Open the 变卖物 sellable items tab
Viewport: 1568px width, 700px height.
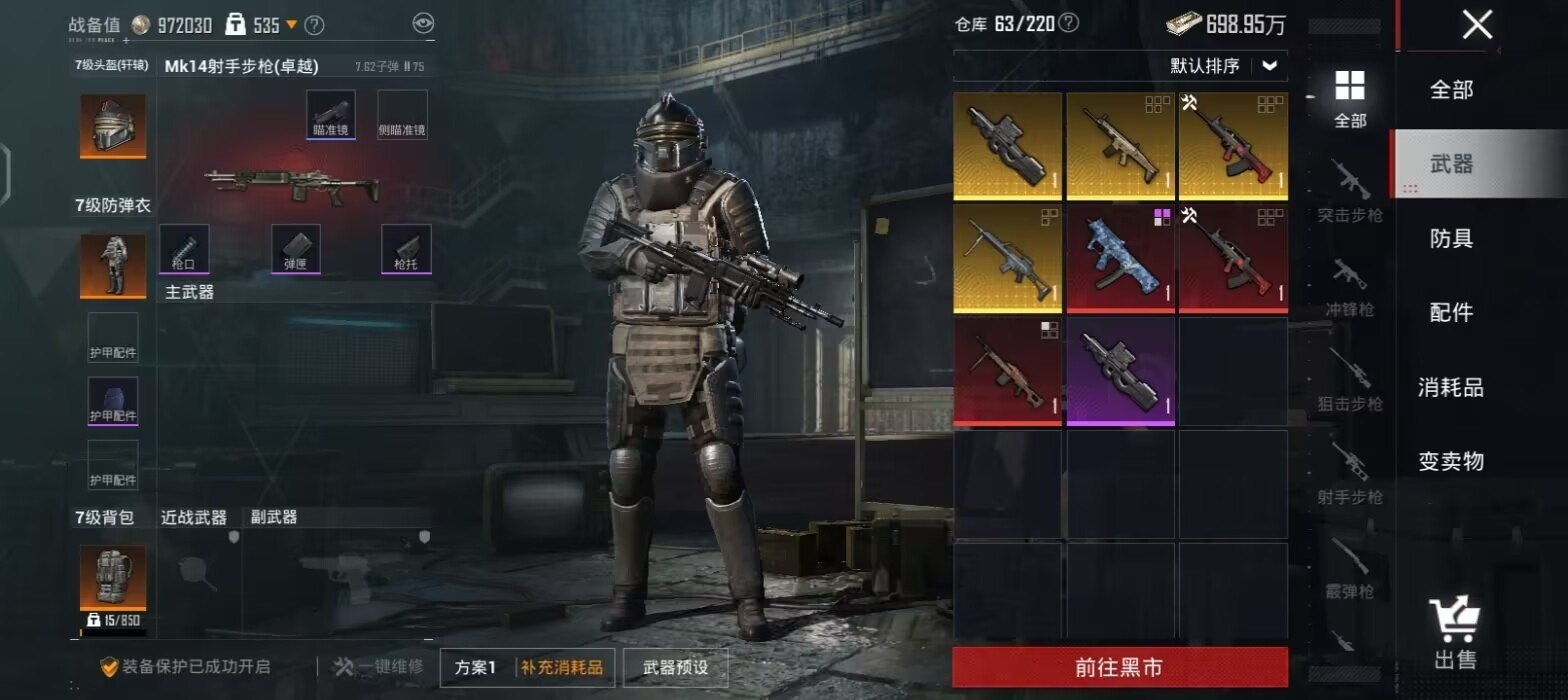coord(1451,461)
